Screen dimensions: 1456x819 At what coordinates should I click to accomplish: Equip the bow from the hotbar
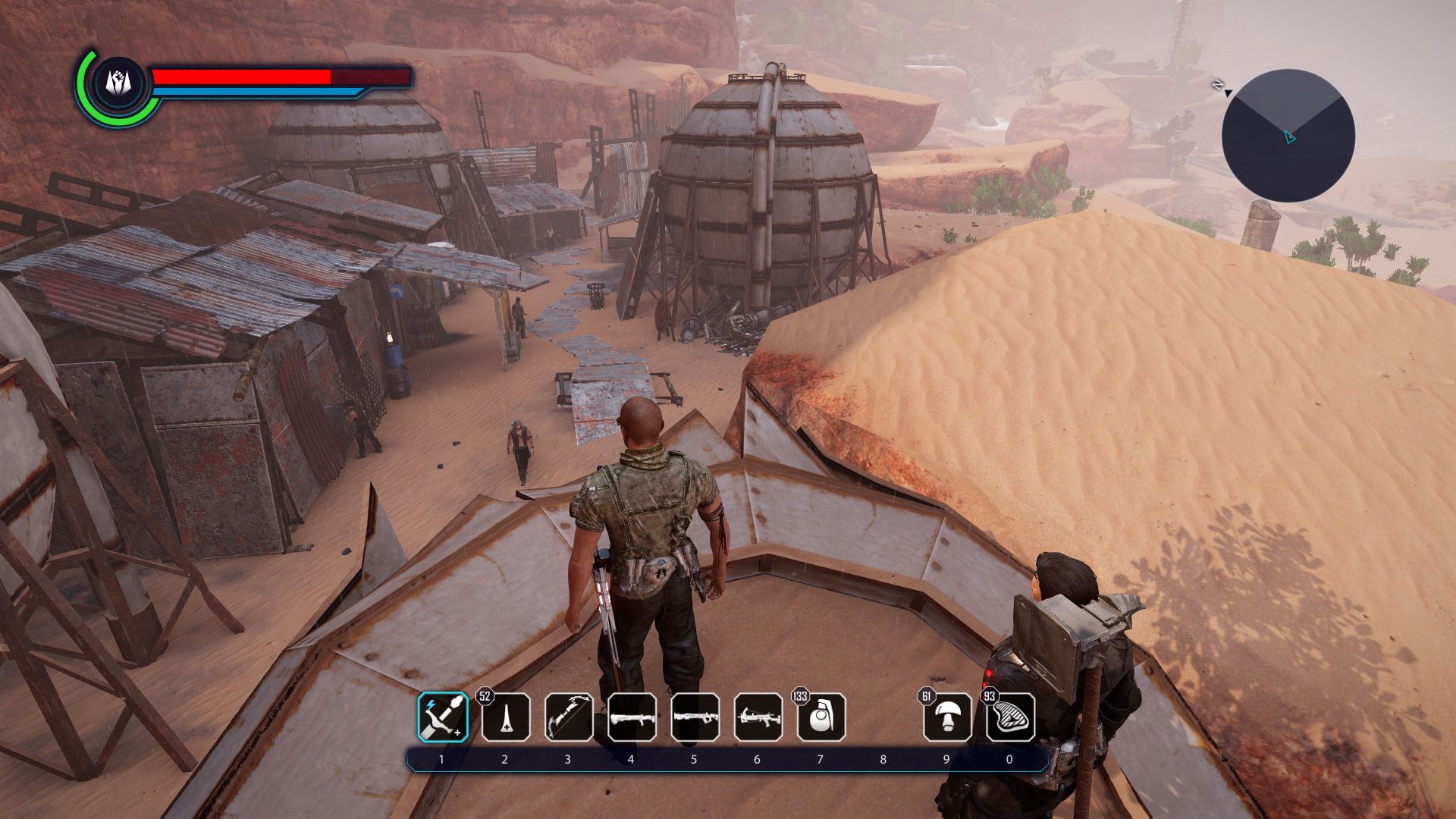[x=569, y=717]
